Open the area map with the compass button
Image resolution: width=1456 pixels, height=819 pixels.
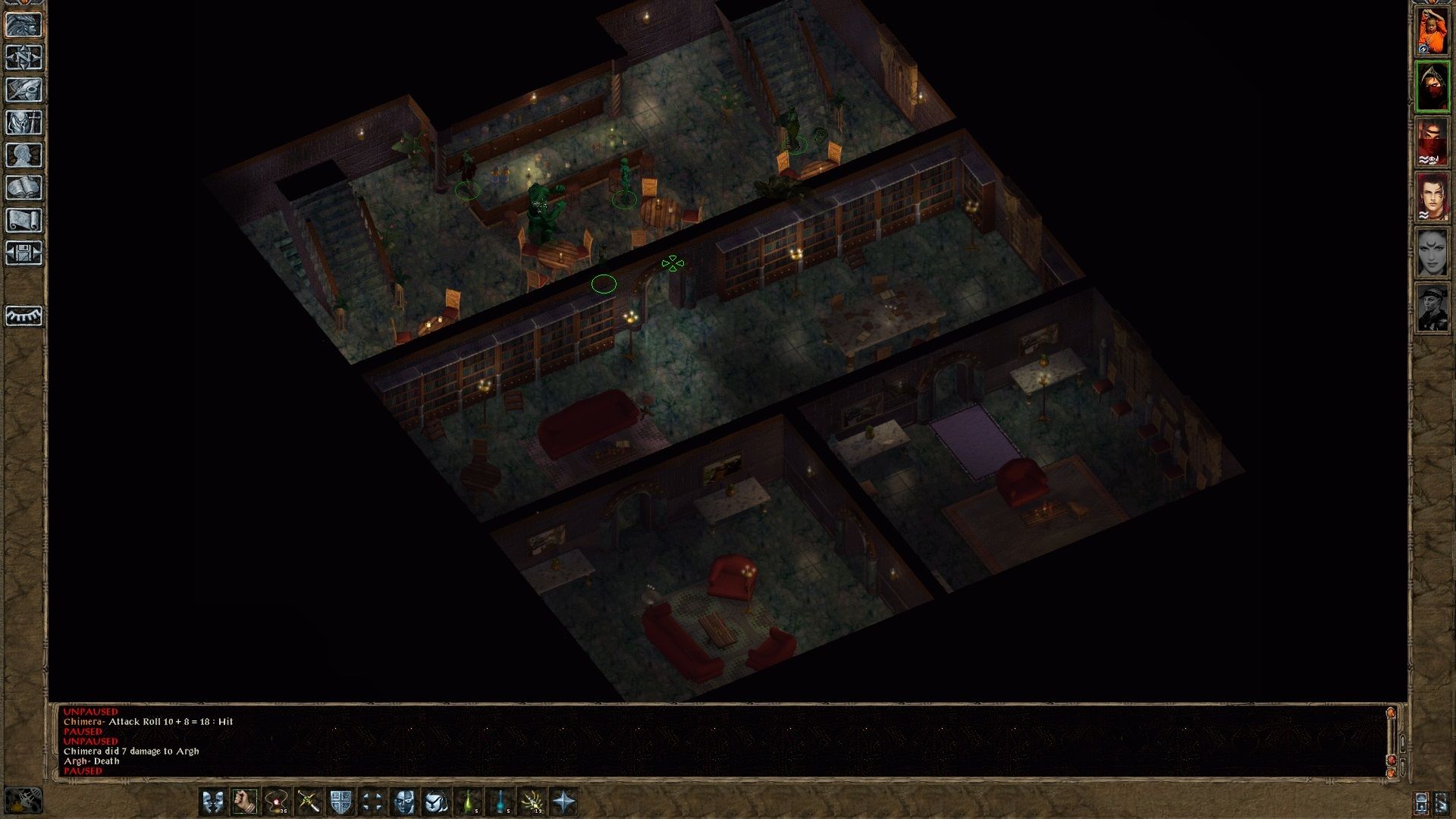point(24,58)
